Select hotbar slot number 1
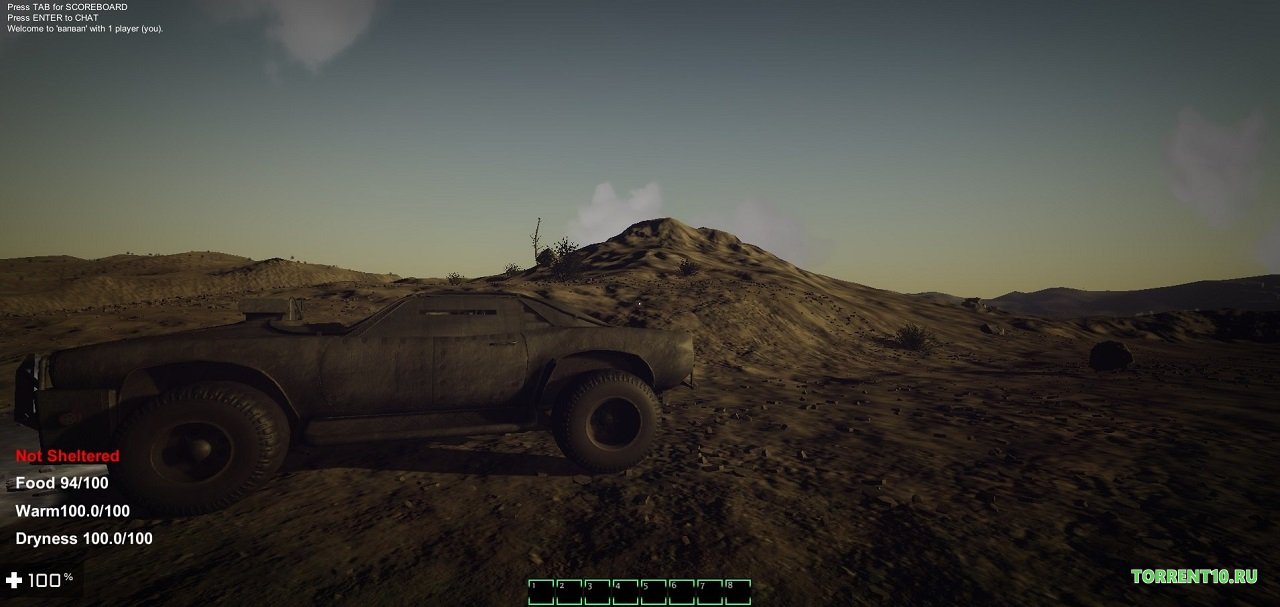This screenshot has width=1280, height=607. [541, 592]
